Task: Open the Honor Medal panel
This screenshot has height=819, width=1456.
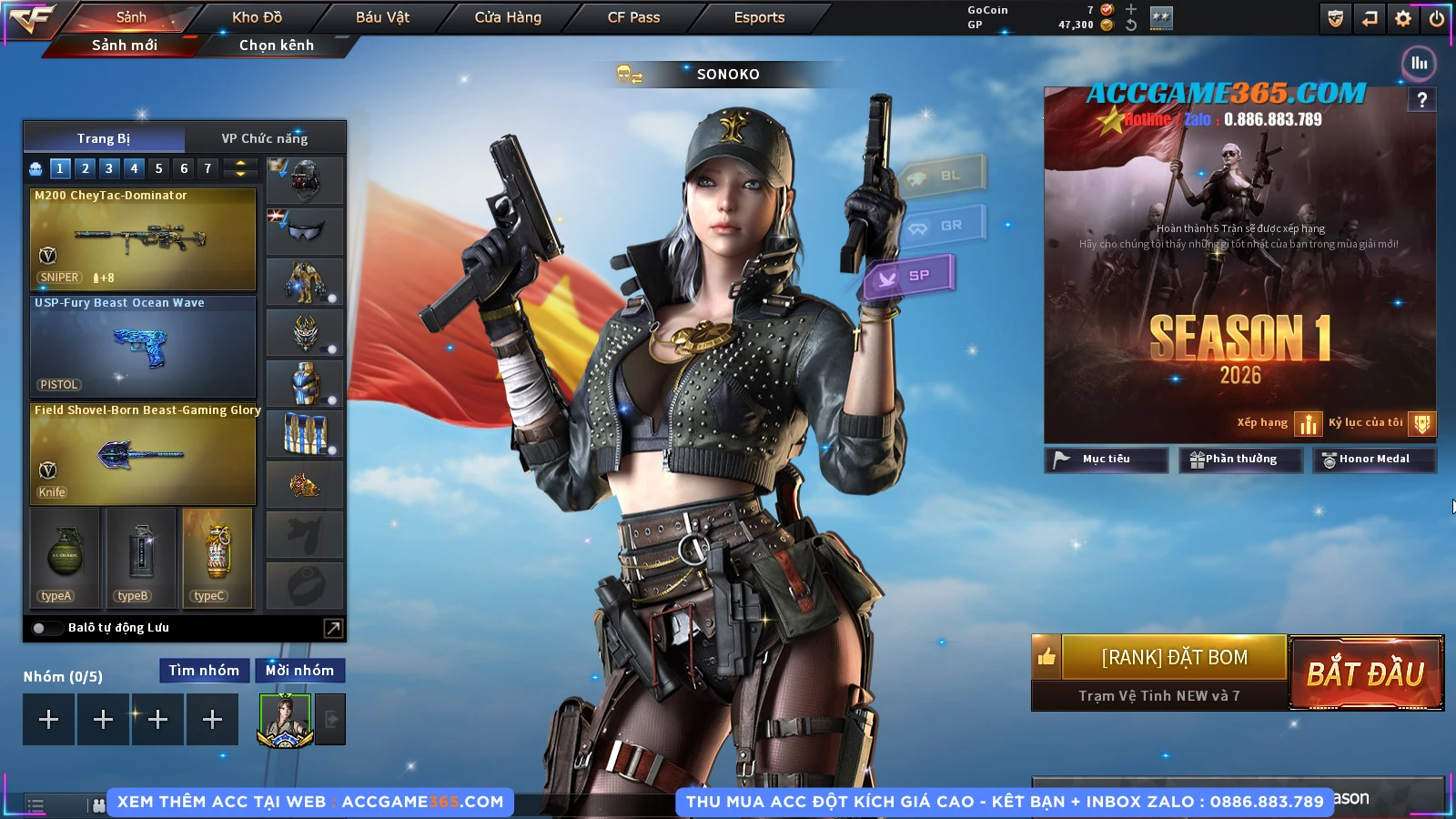Action: (x=1373, y=460)
